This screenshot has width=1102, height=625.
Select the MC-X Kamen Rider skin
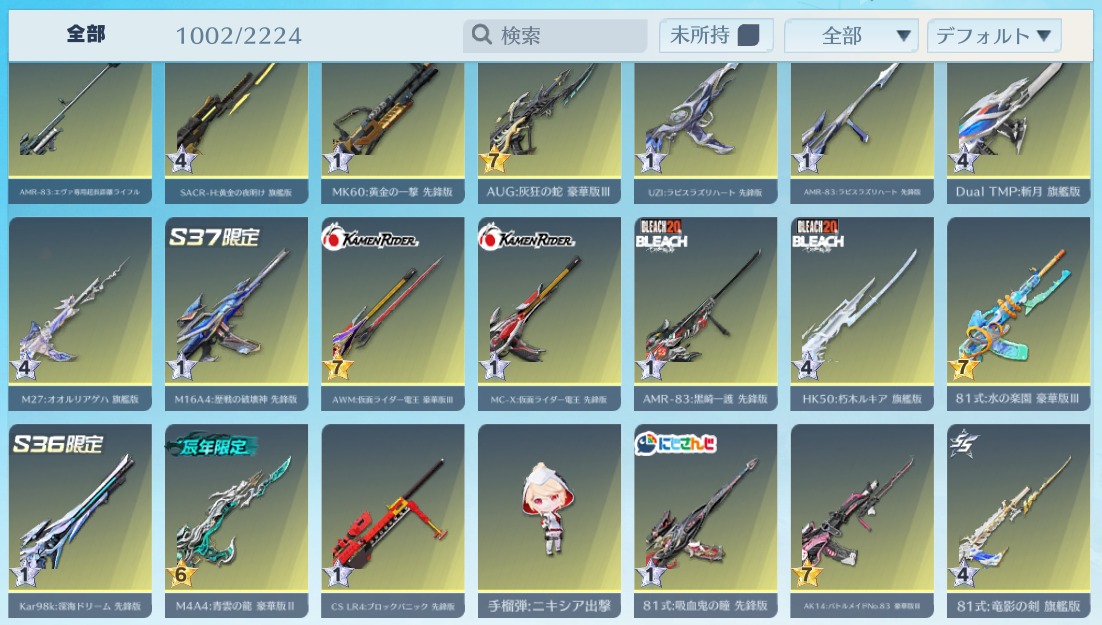coord(549,310)
